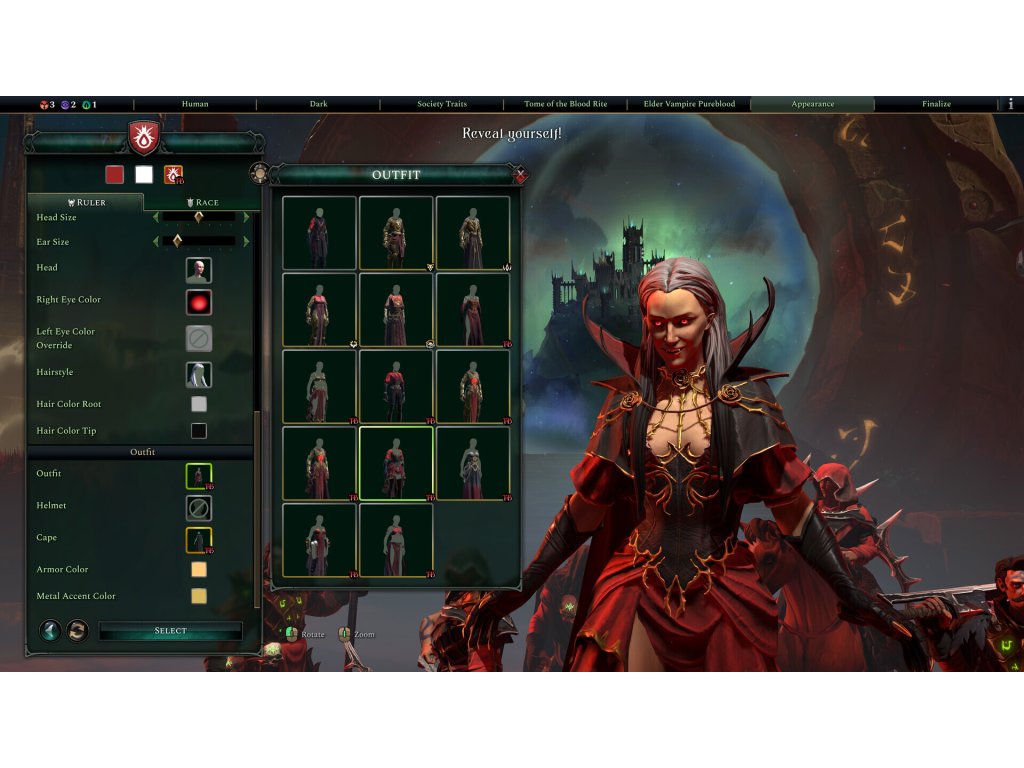This screenshot has height=768, width=1024.
Task: Click the info icon in the top bar
Action: (1010, 104)
